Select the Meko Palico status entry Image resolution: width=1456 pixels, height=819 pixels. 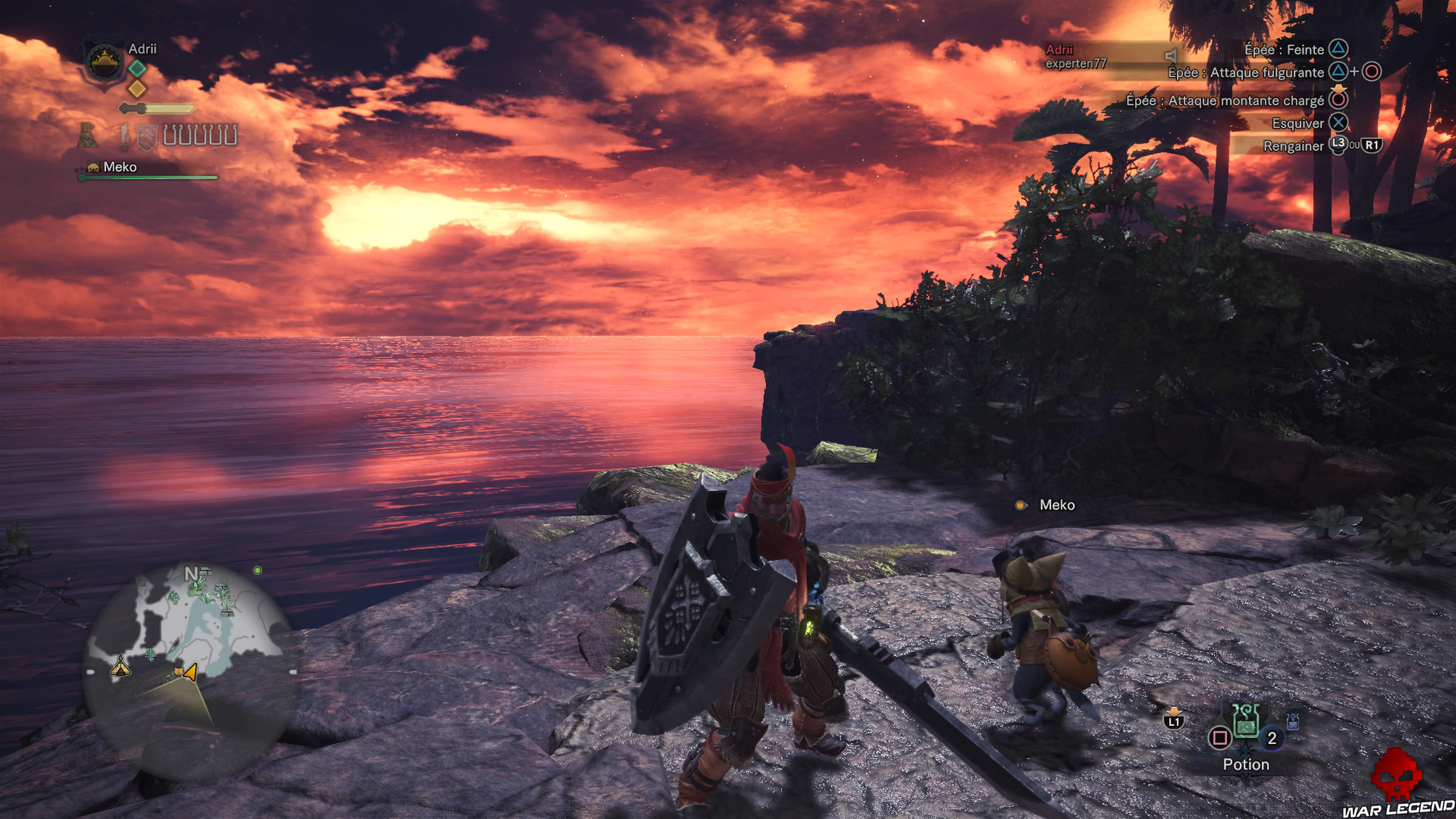120,167
